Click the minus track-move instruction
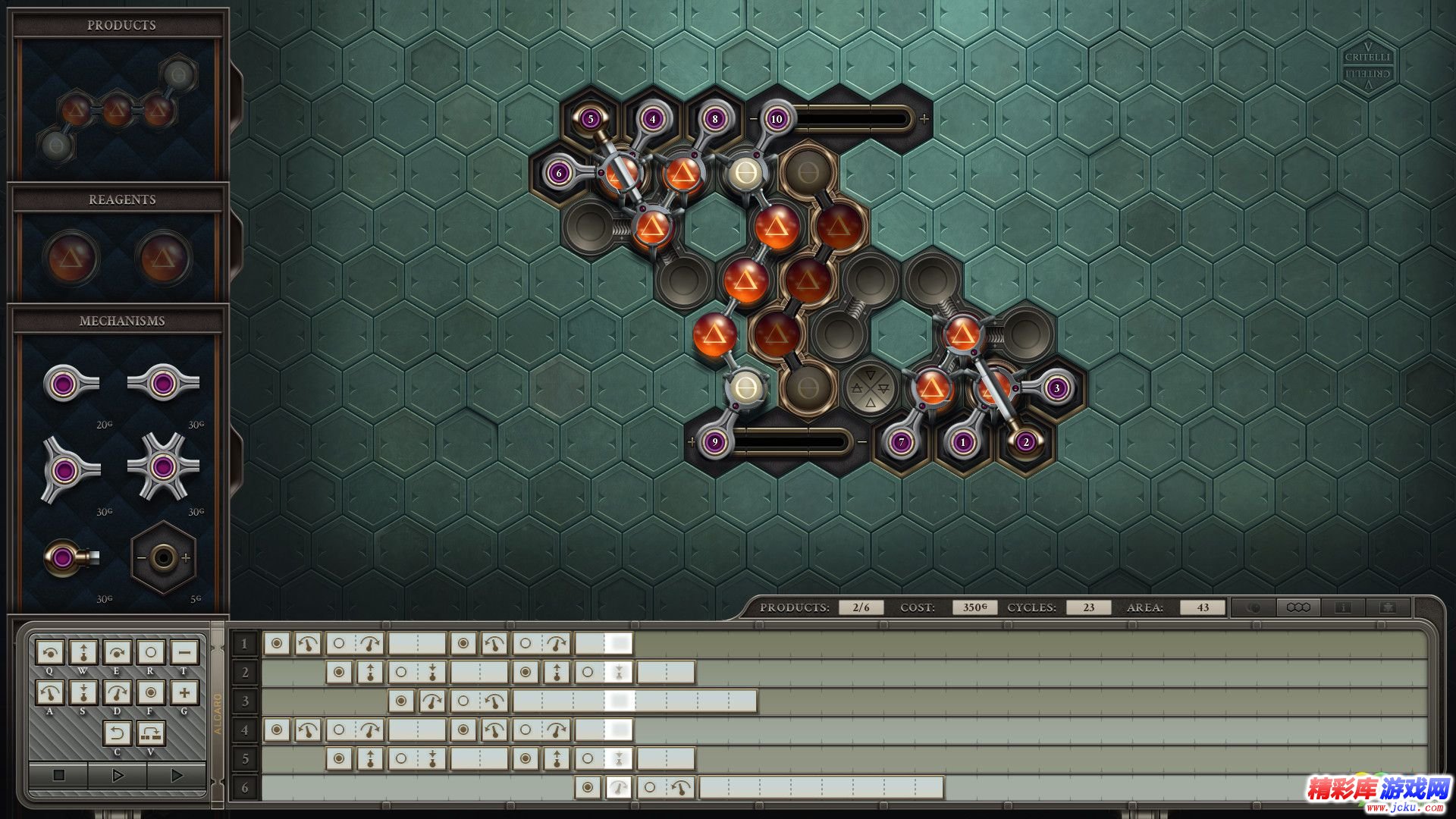Screen dimensions: 1456x819 pyautogui.click(x=184, y=652)
